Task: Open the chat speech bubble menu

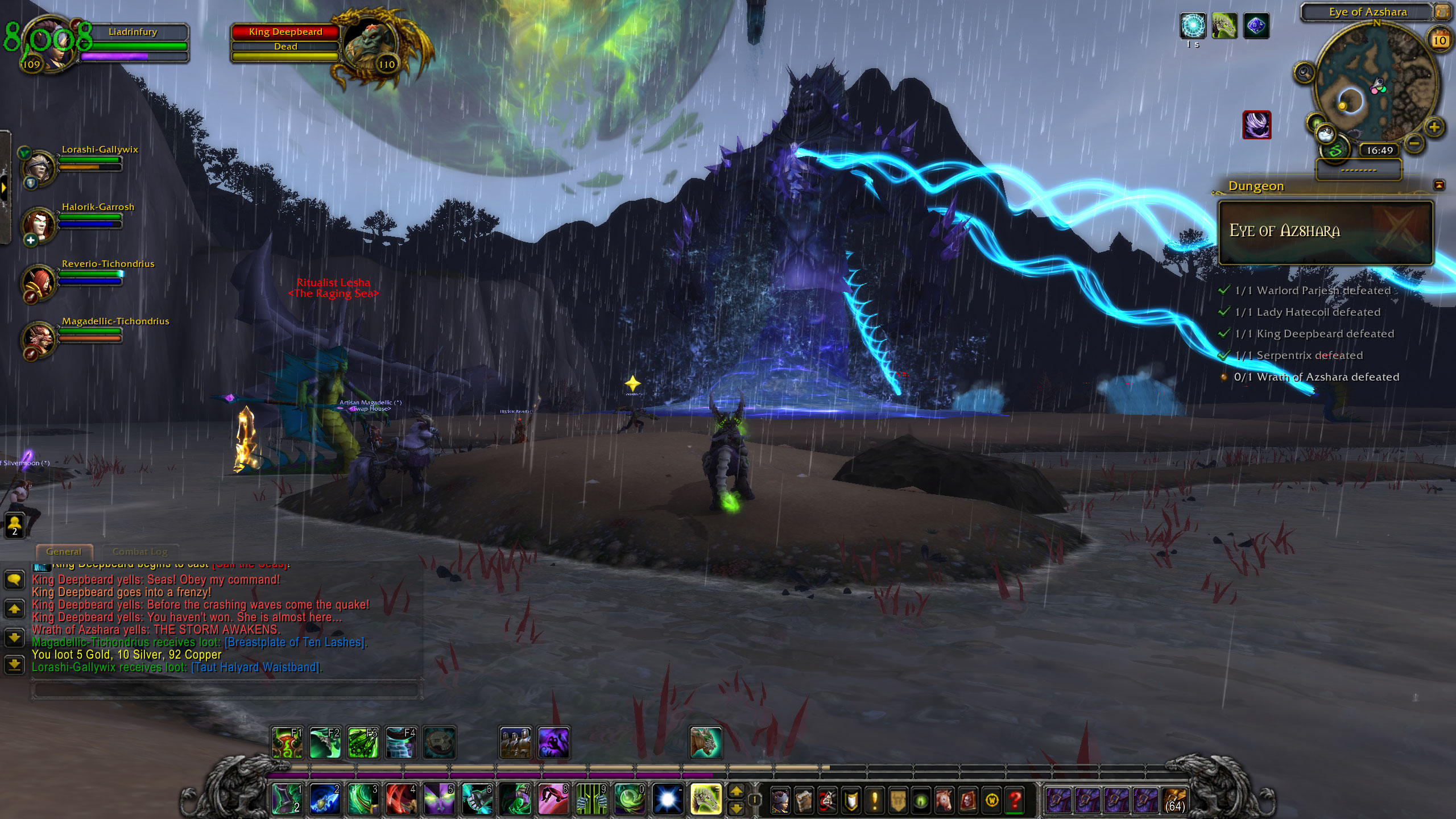Action: pyautogui.click(x=14, y=580)
